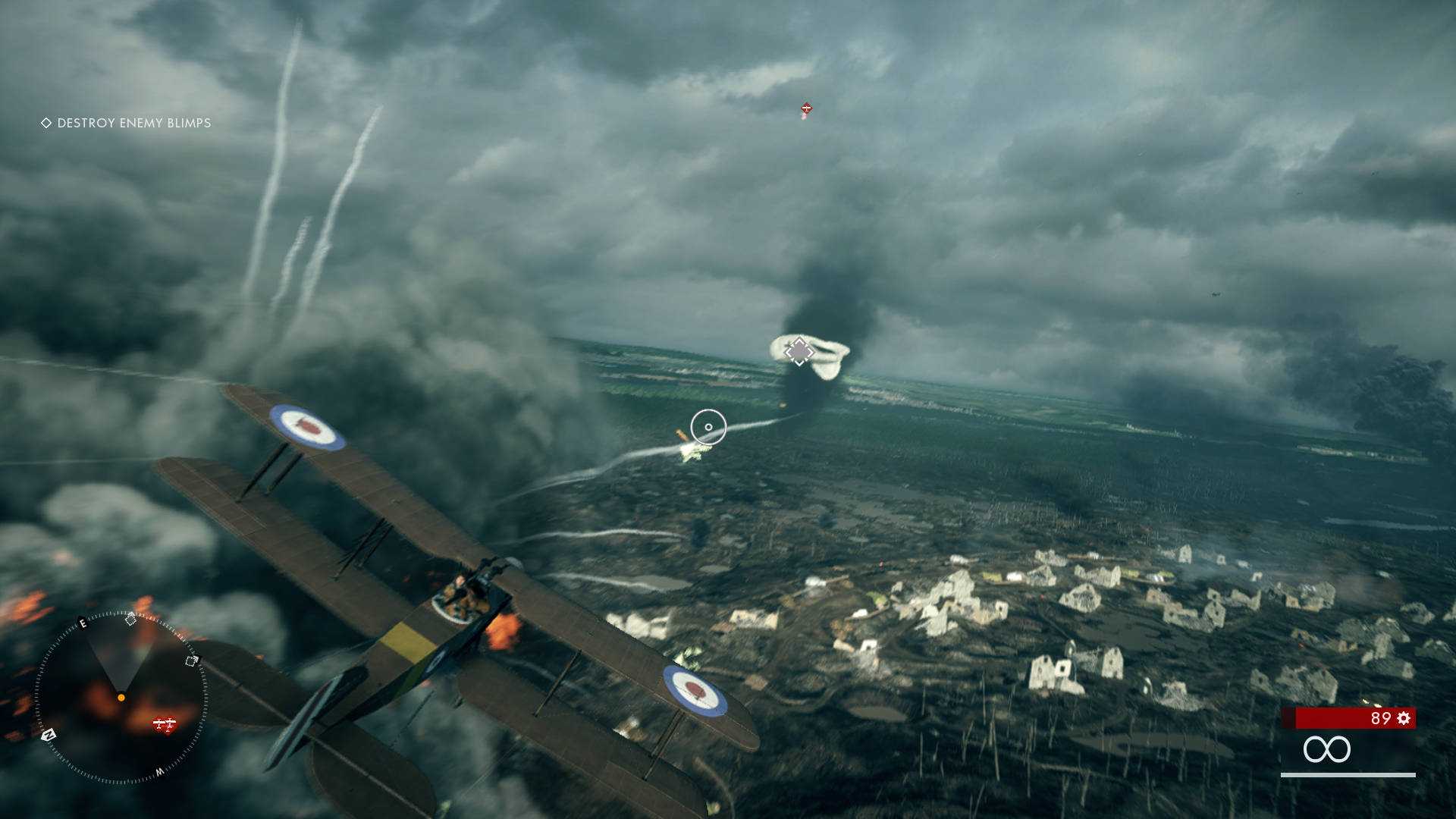The image size is (1456, 819).
Task: Select the red plane icon on the radar
Action: point(165,724)
